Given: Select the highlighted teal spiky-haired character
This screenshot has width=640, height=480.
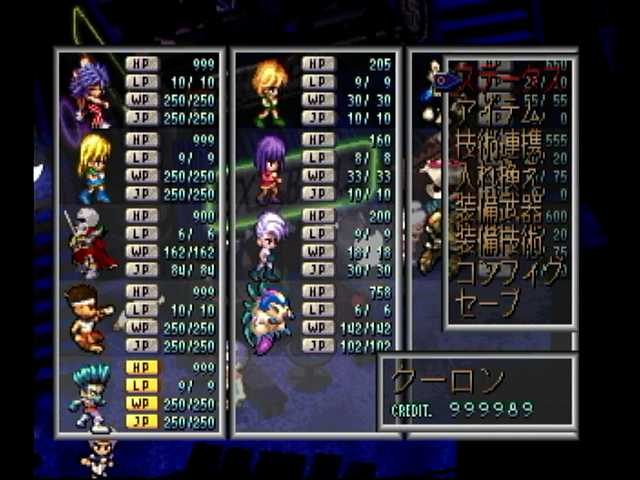Looking at the screenshot, I should click(x=90, y=395).
